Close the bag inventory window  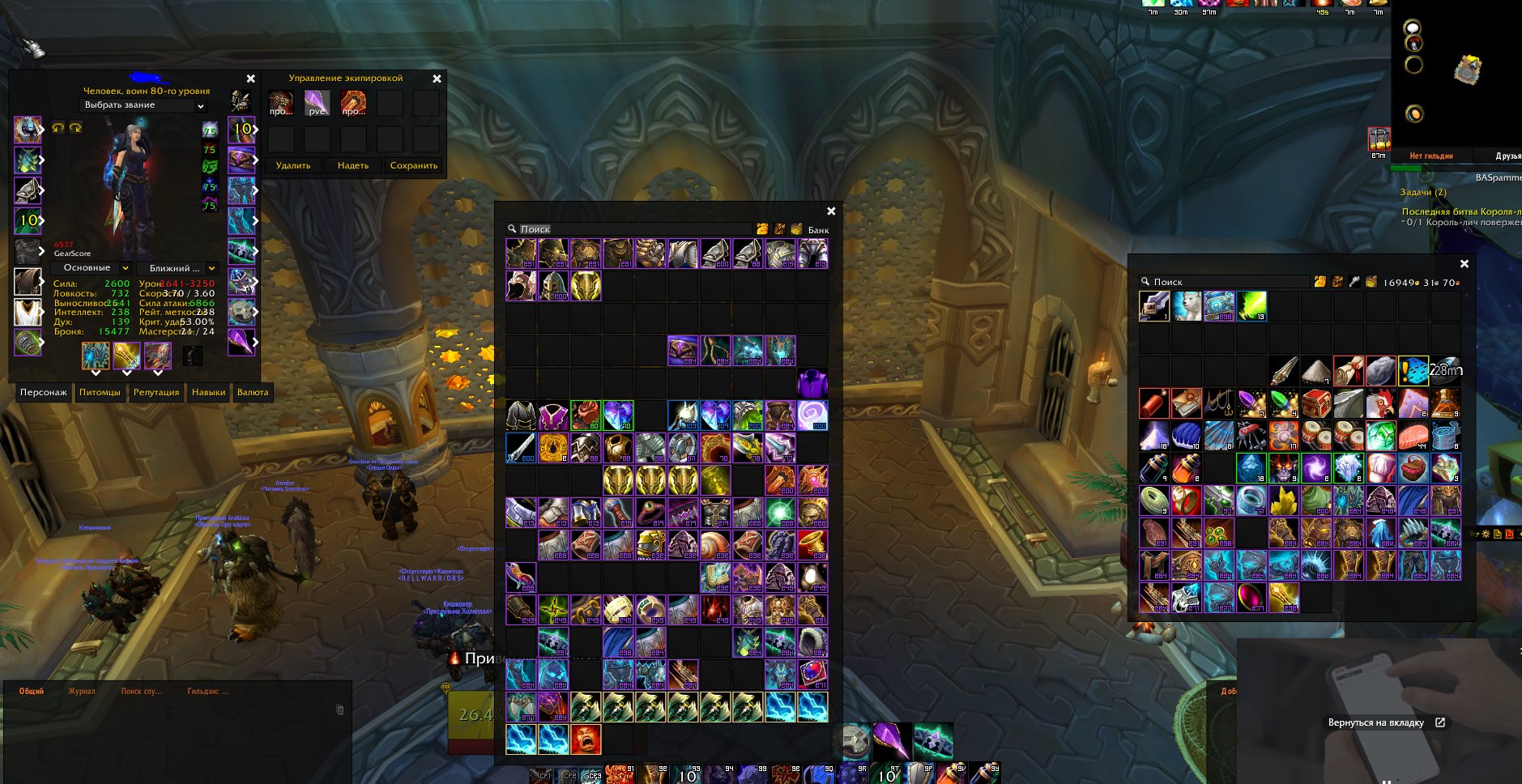click(x=1464, y=264)
